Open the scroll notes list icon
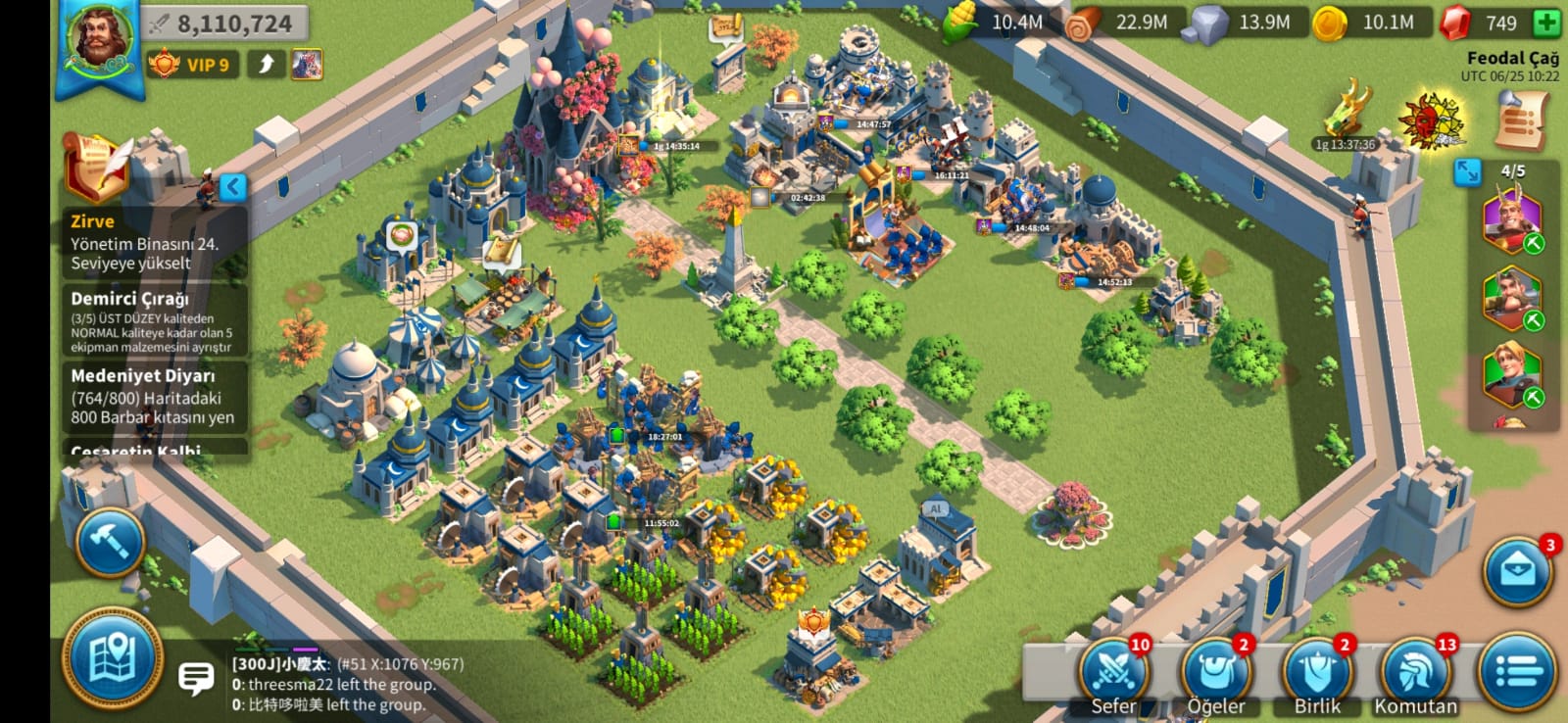1568x723 pixels. pos(1520,121)
